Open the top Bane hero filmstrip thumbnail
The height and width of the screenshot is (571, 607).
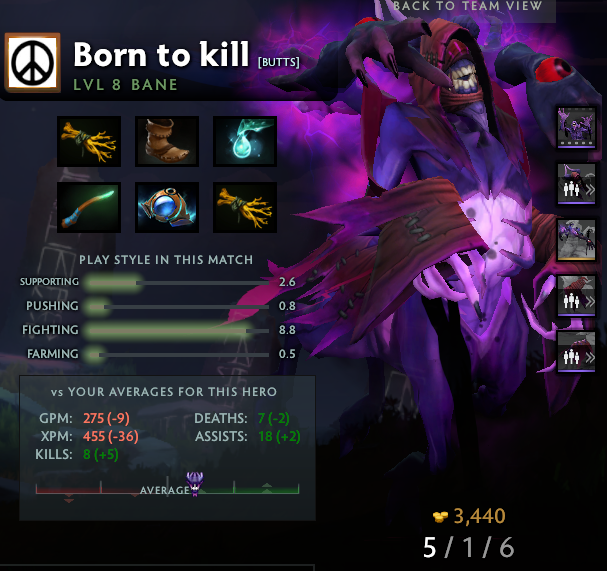click(576, 128)
